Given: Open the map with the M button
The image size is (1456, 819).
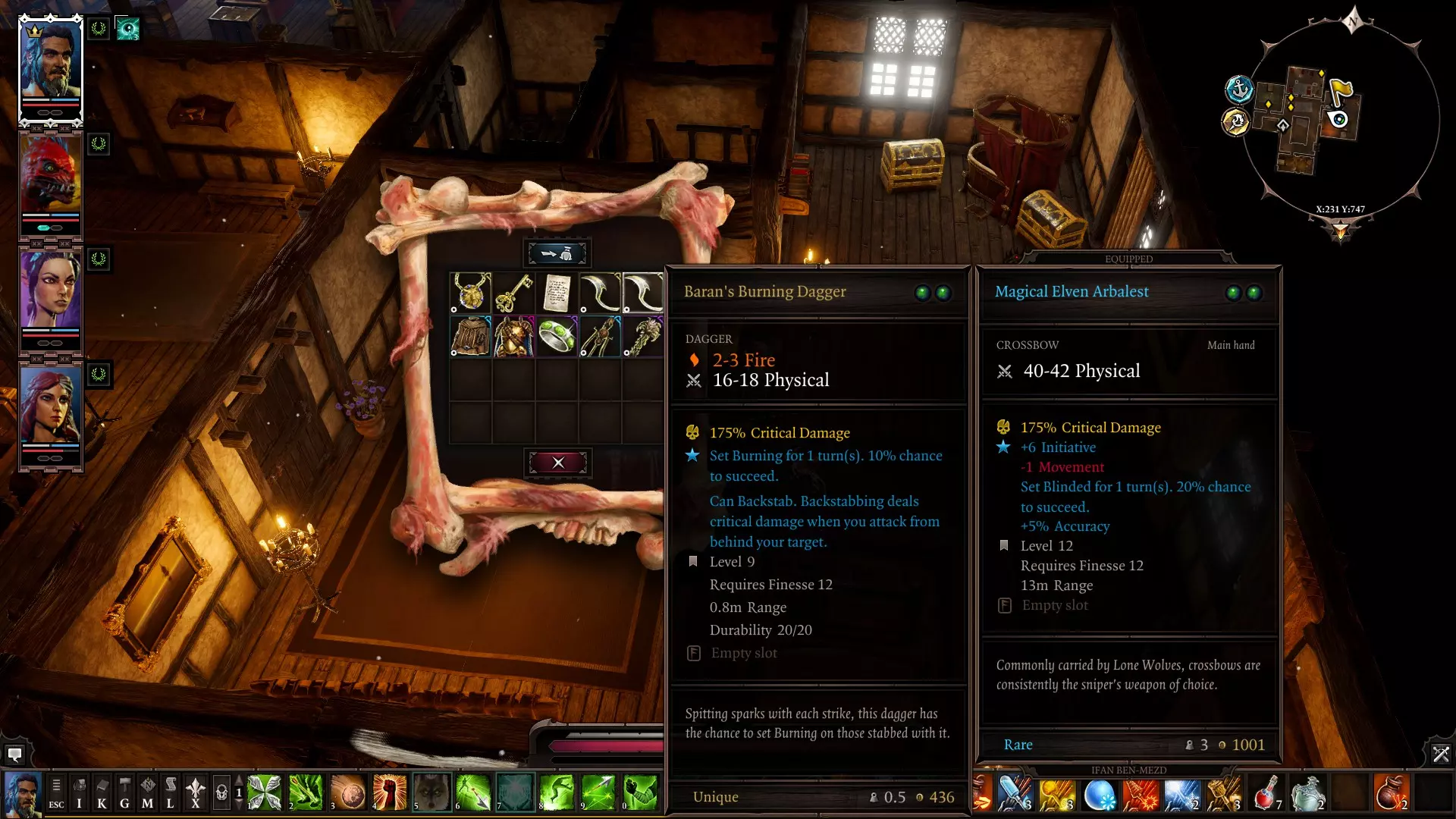Looking at the screenshot, I should [x=147, y=793].
